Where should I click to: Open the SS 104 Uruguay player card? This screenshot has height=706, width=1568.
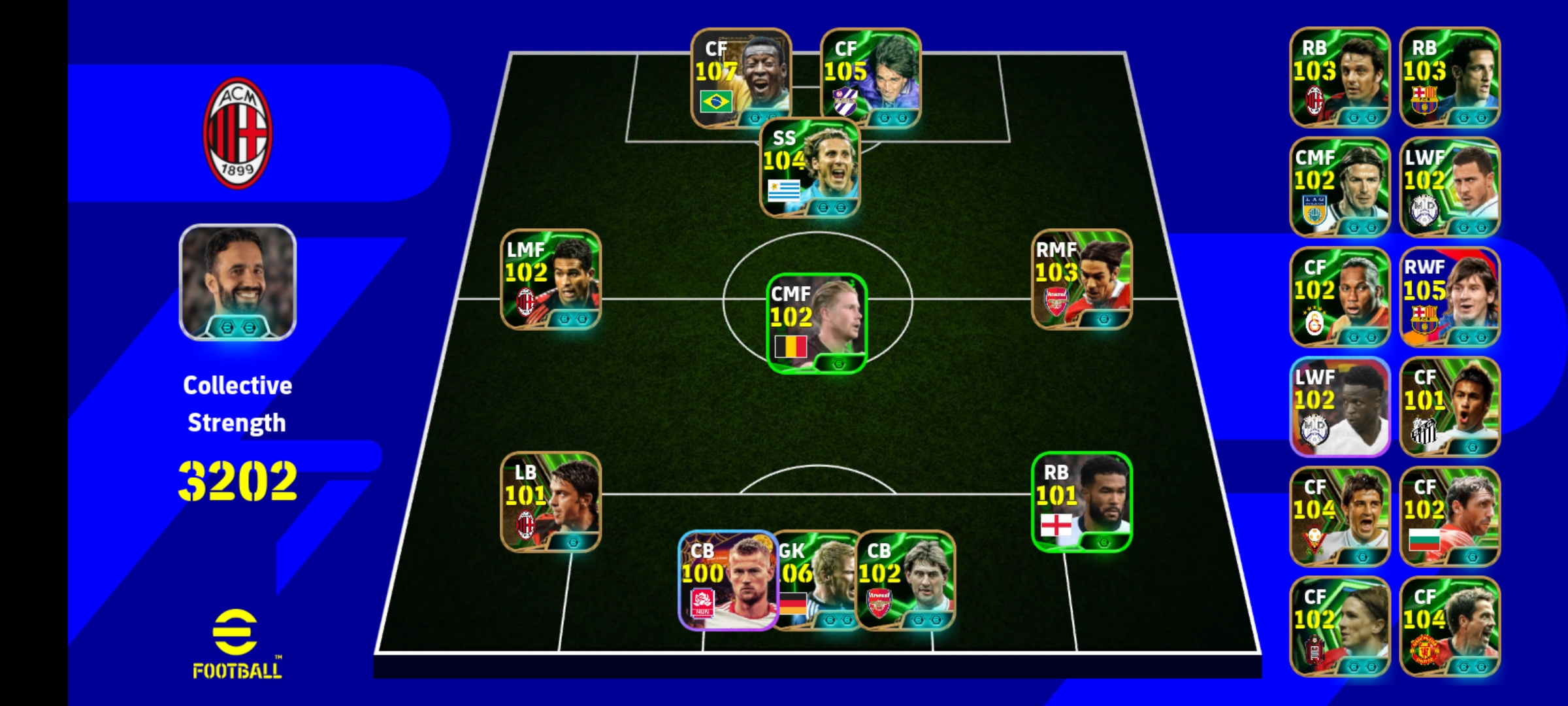pos(810,167)
